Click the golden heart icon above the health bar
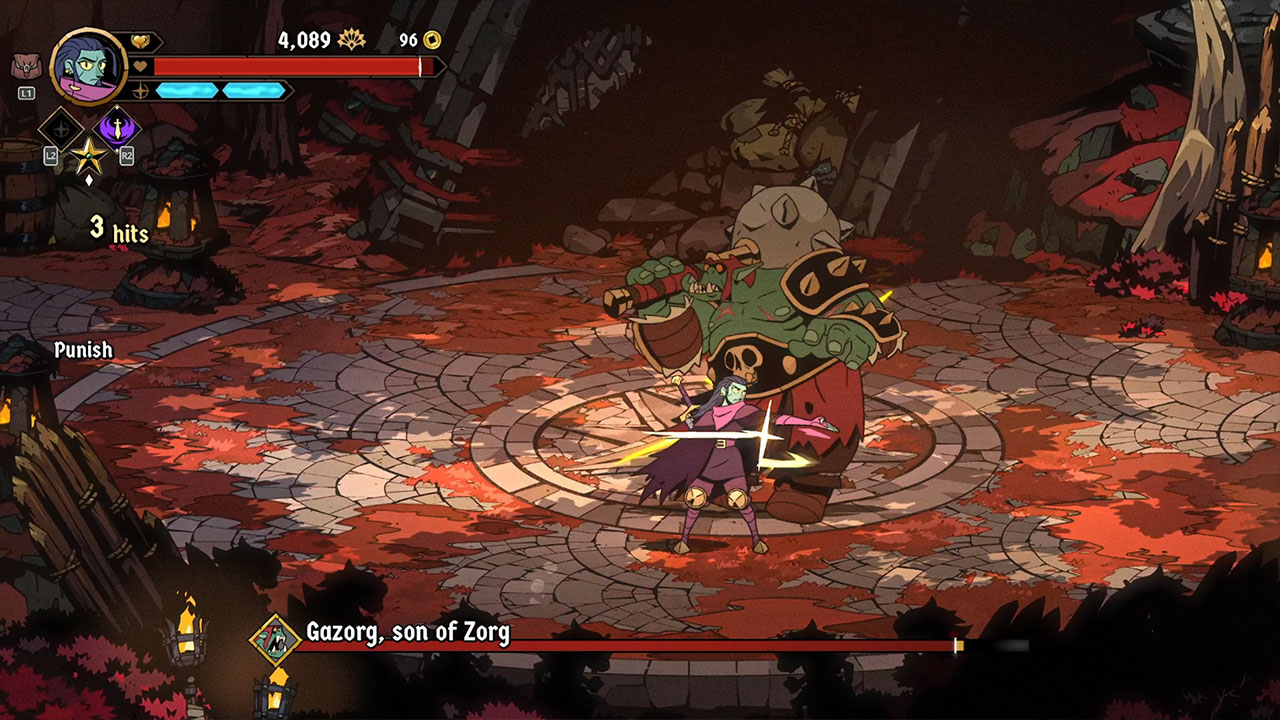 point(140,41)
